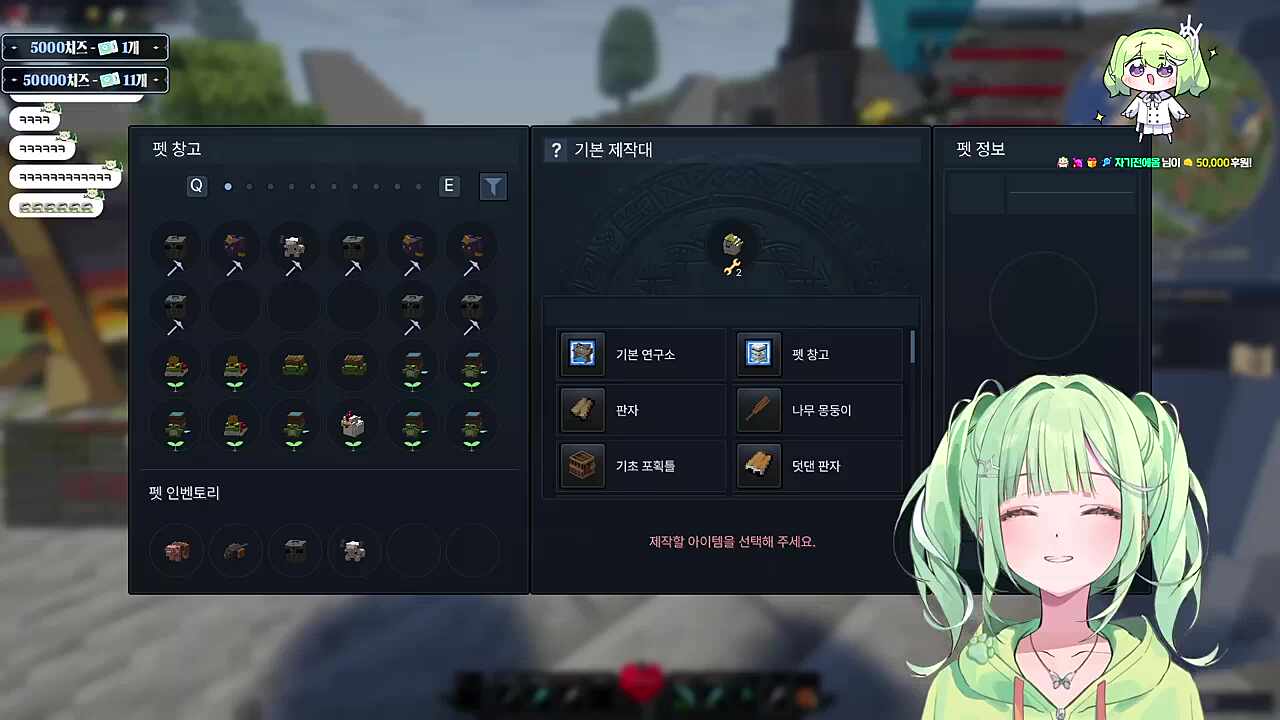
Task: Click the right arrow beside the 50000치즈 counter
Action: point(156,78)
